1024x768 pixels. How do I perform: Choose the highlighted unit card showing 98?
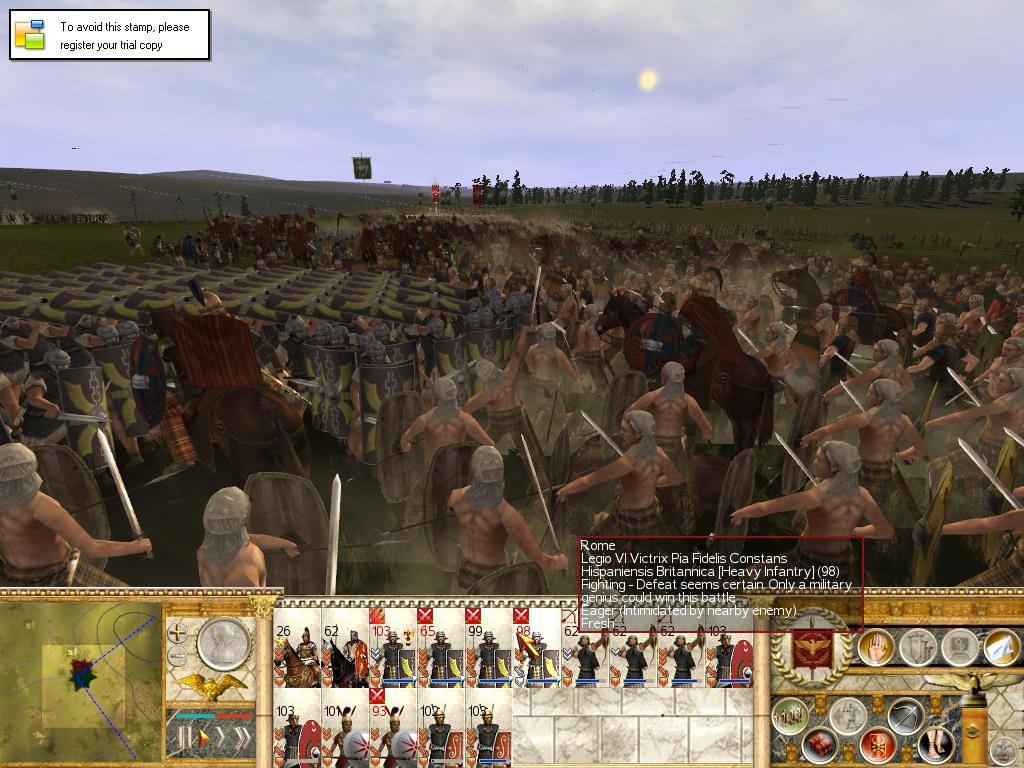534,655
